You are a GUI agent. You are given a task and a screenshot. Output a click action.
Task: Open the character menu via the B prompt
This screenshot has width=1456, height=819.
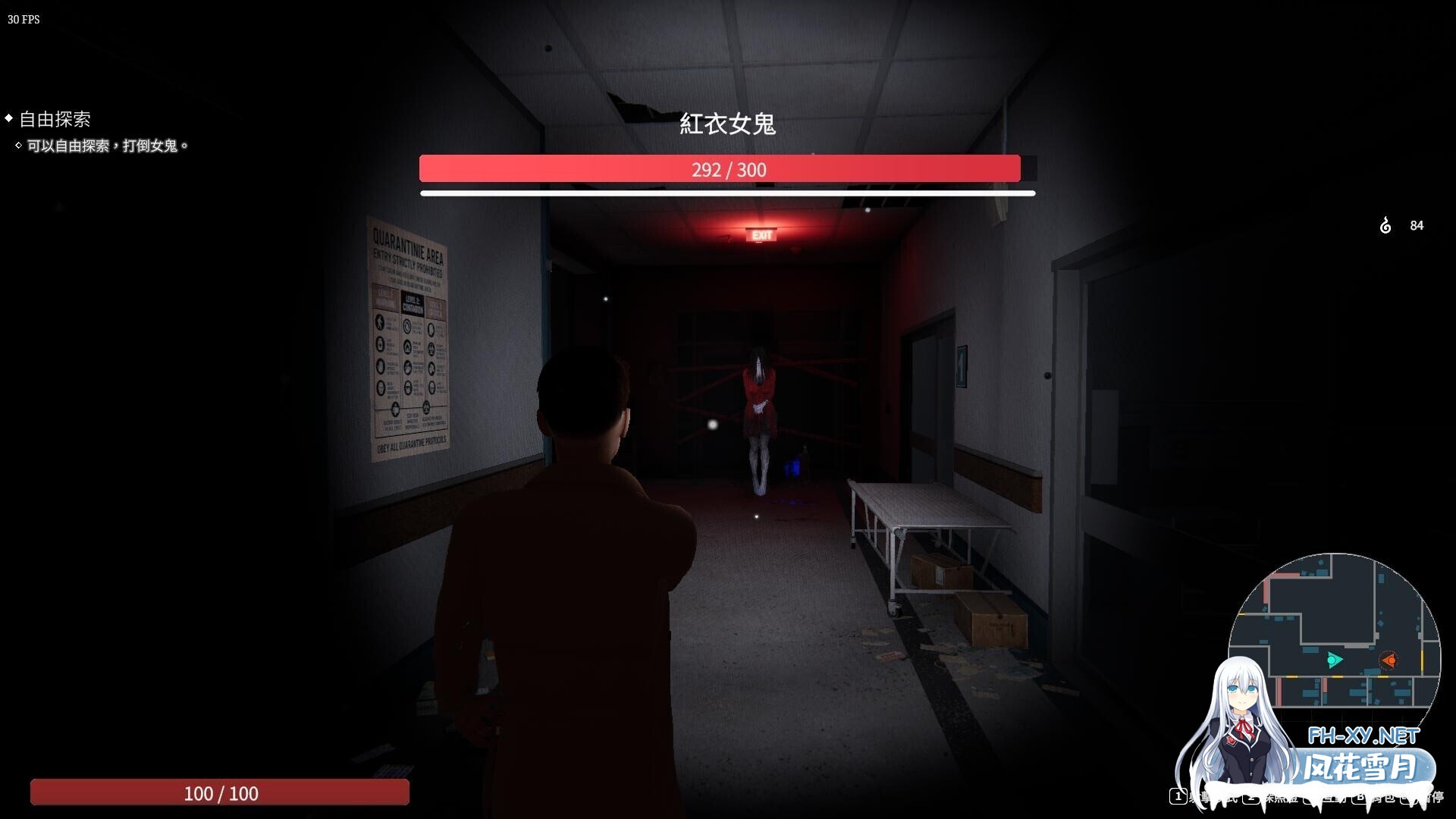tap(1360, 797)
